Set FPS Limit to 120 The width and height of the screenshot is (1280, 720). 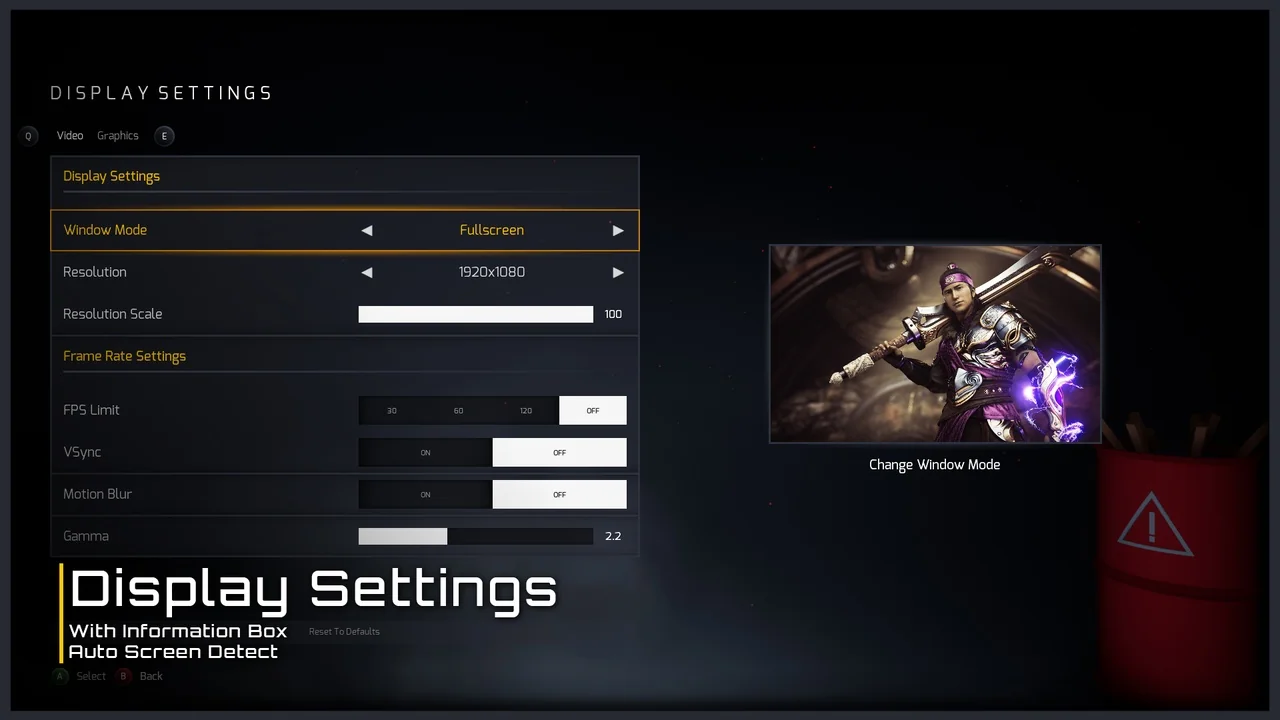pyautogui.click(x=526, y=411)
